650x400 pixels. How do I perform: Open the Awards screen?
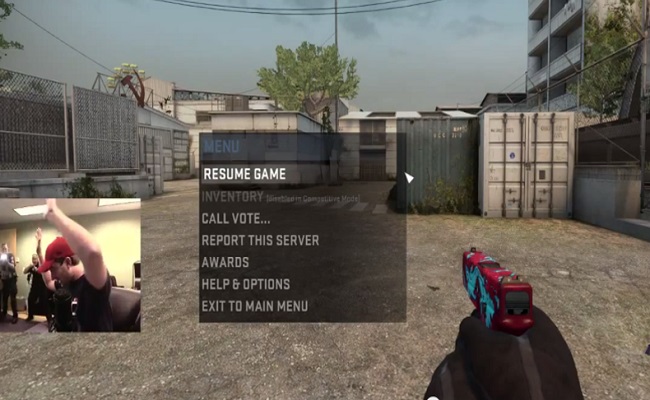click(x=225, y=262)
